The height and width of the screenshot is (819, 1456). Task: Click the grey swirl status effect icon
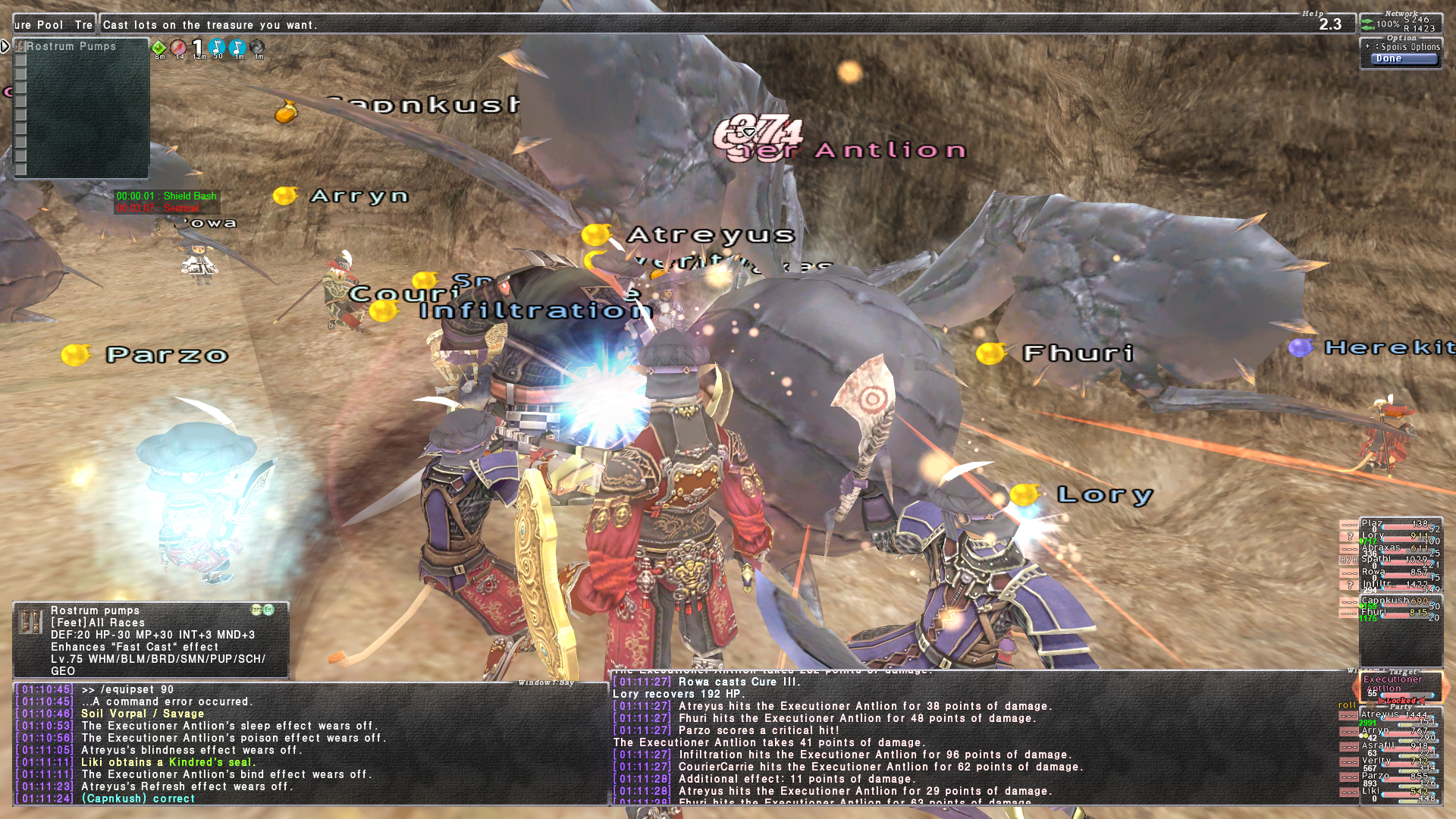coord(258,48)
